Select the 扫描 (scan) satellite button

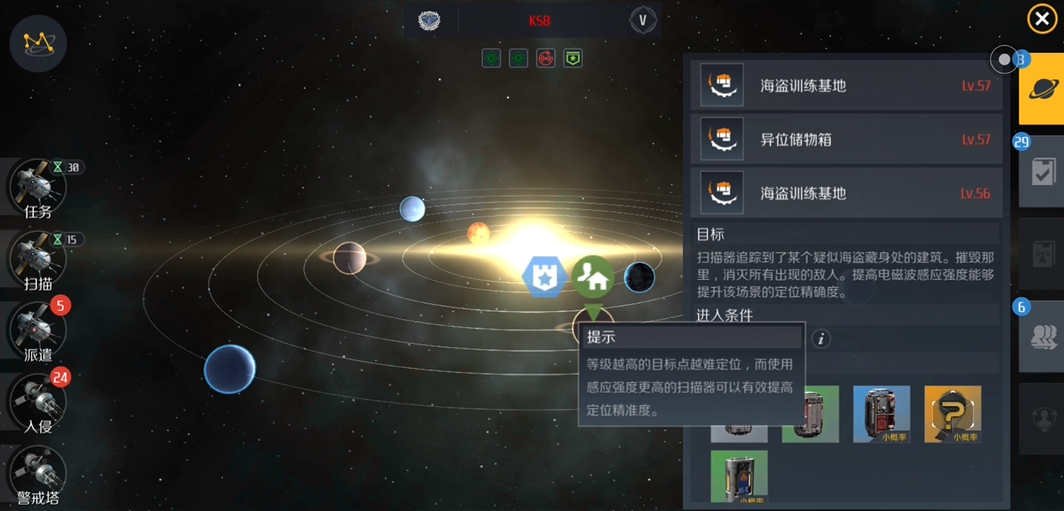click(38, 259)
